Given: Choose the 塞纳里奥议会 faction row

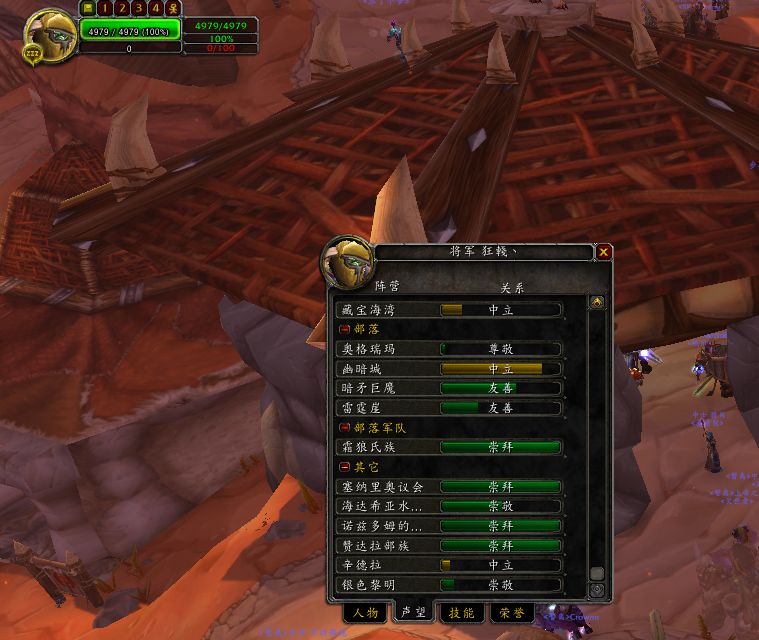Looking at the screenshot, I should (450, 487).
